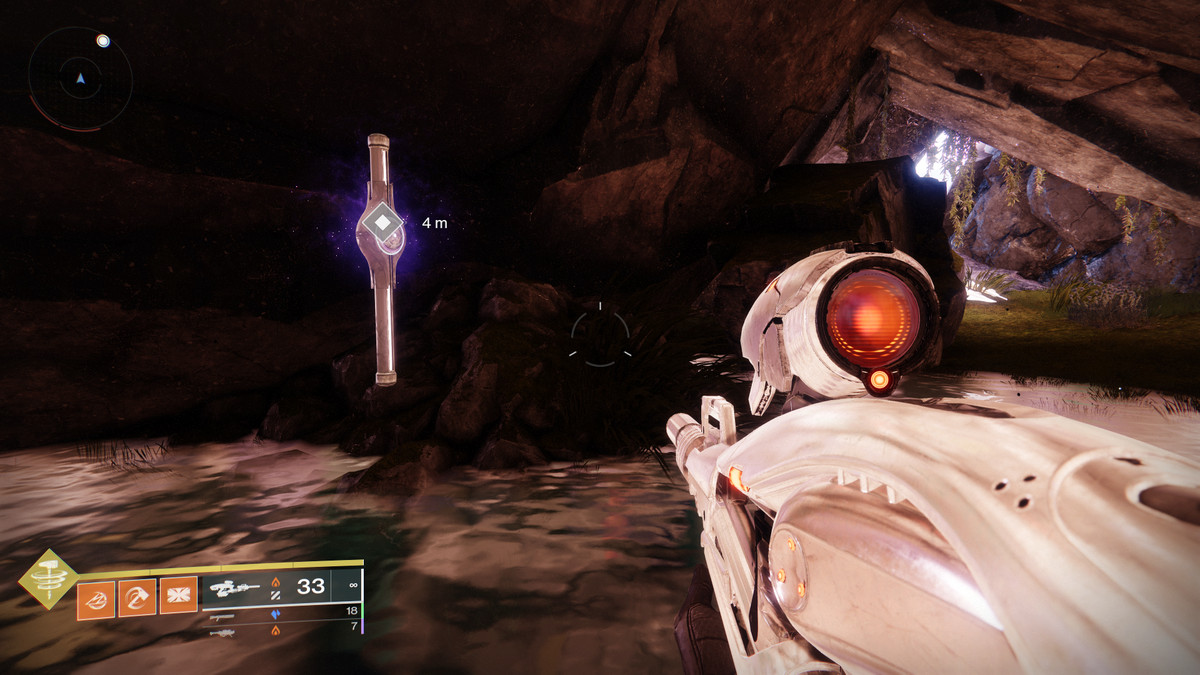The height and width of the screenshot is (675, 1200).
Task: Open the radar in the top-left corner
Action: tap(80, 78)
